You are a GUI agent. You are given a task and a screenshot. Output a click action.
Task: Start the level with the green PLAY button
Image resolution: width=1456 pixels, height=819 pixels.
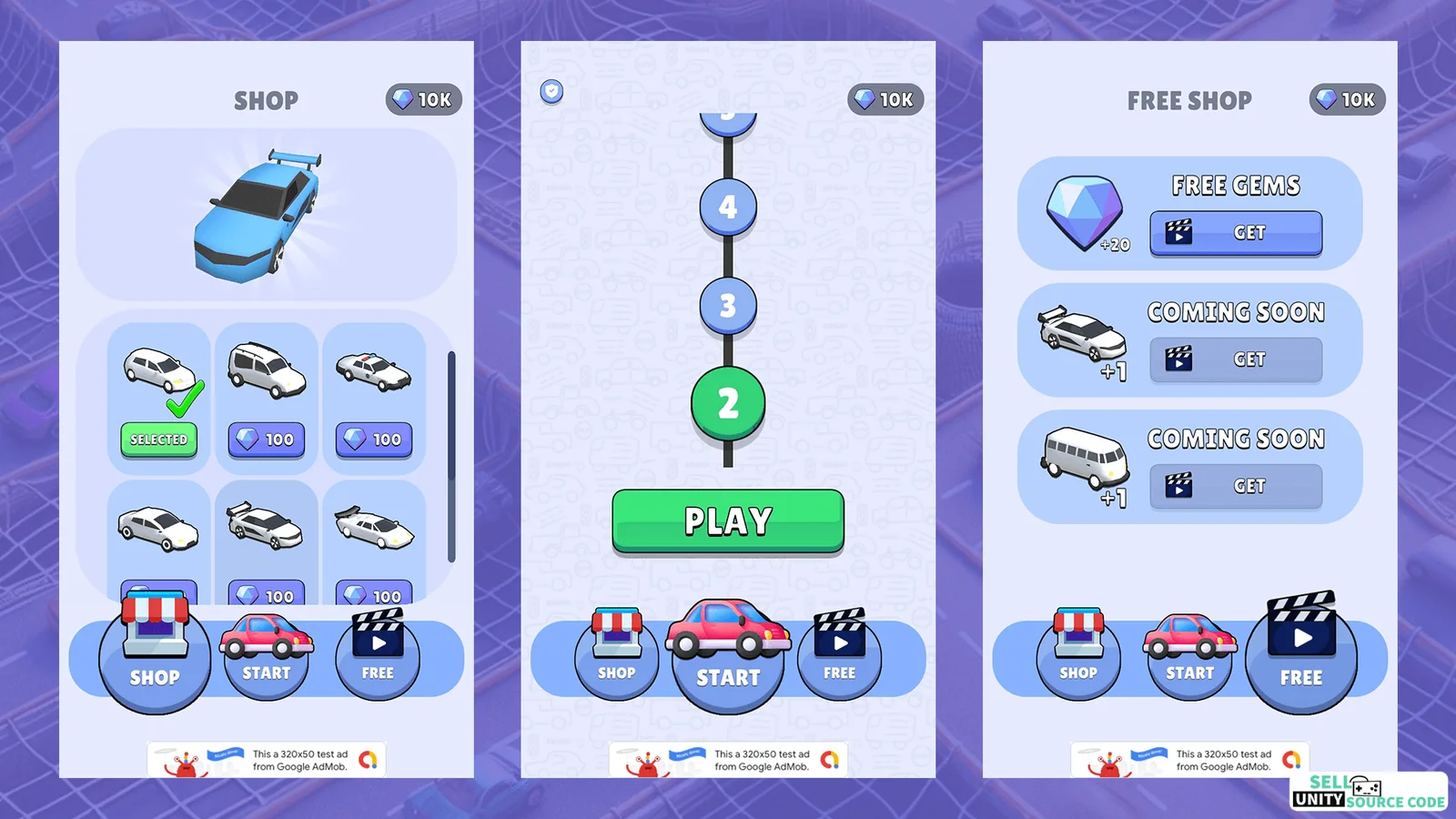click(x=728, y=521)
